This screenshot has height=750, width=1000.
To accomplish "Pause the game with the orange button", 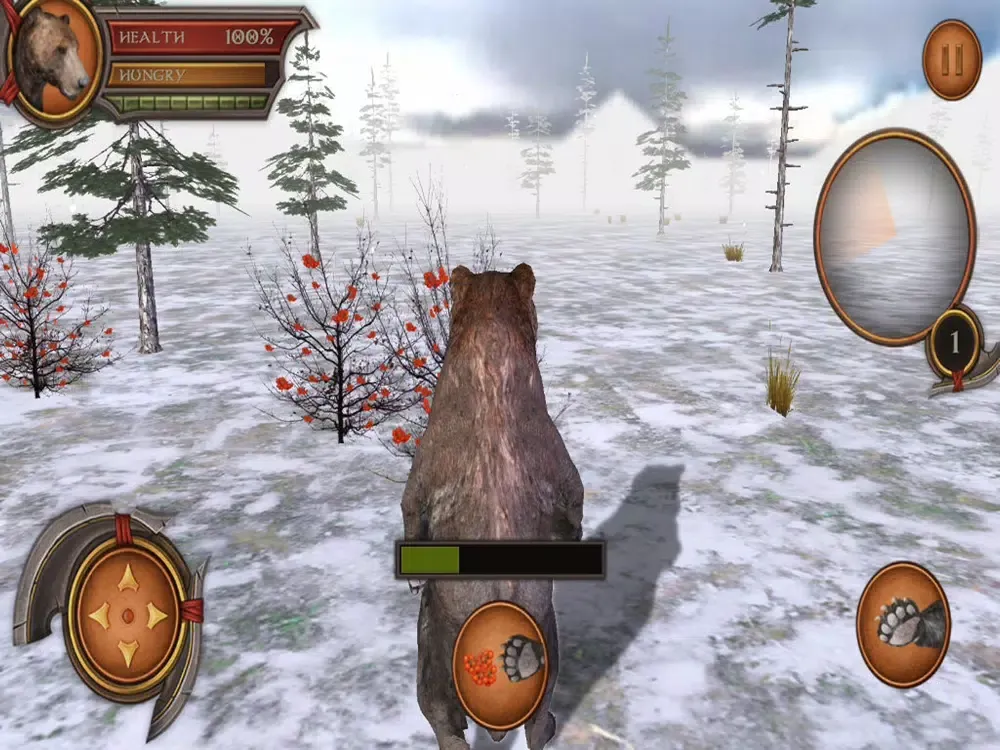I will pyautogui.click(x=952, y=60).
